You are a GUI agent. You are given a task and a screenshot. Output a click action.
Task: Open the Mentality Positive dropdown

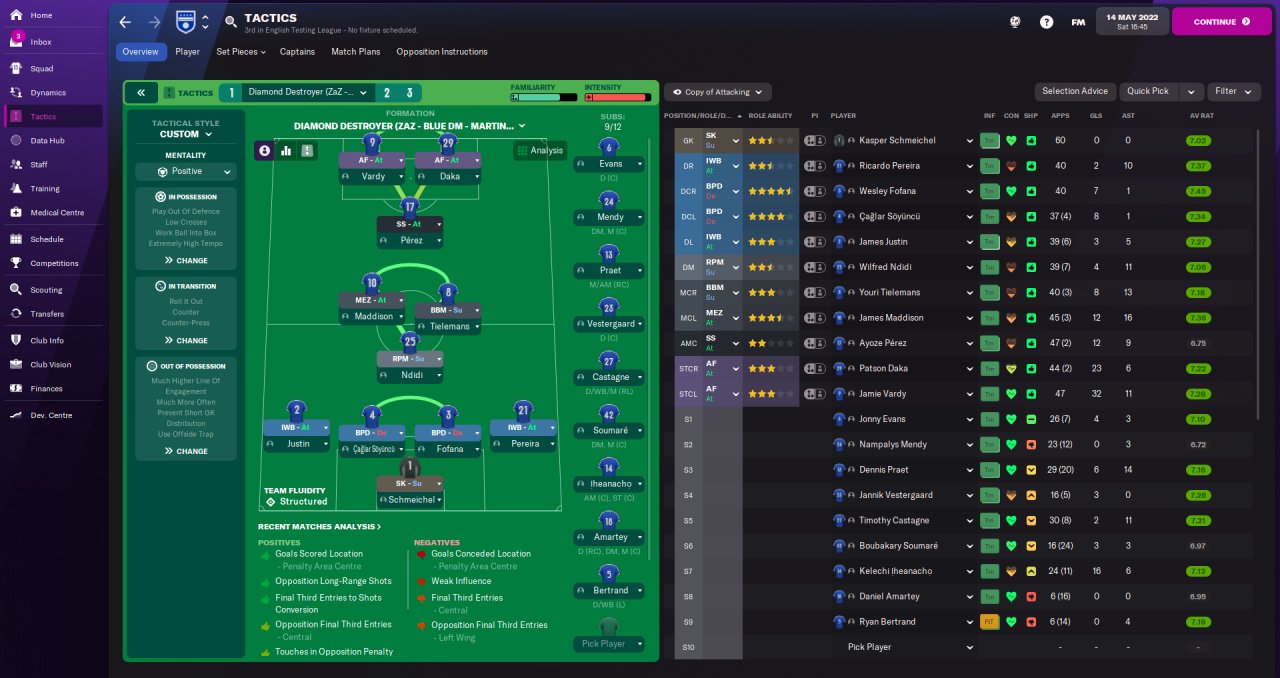(185, 172)
